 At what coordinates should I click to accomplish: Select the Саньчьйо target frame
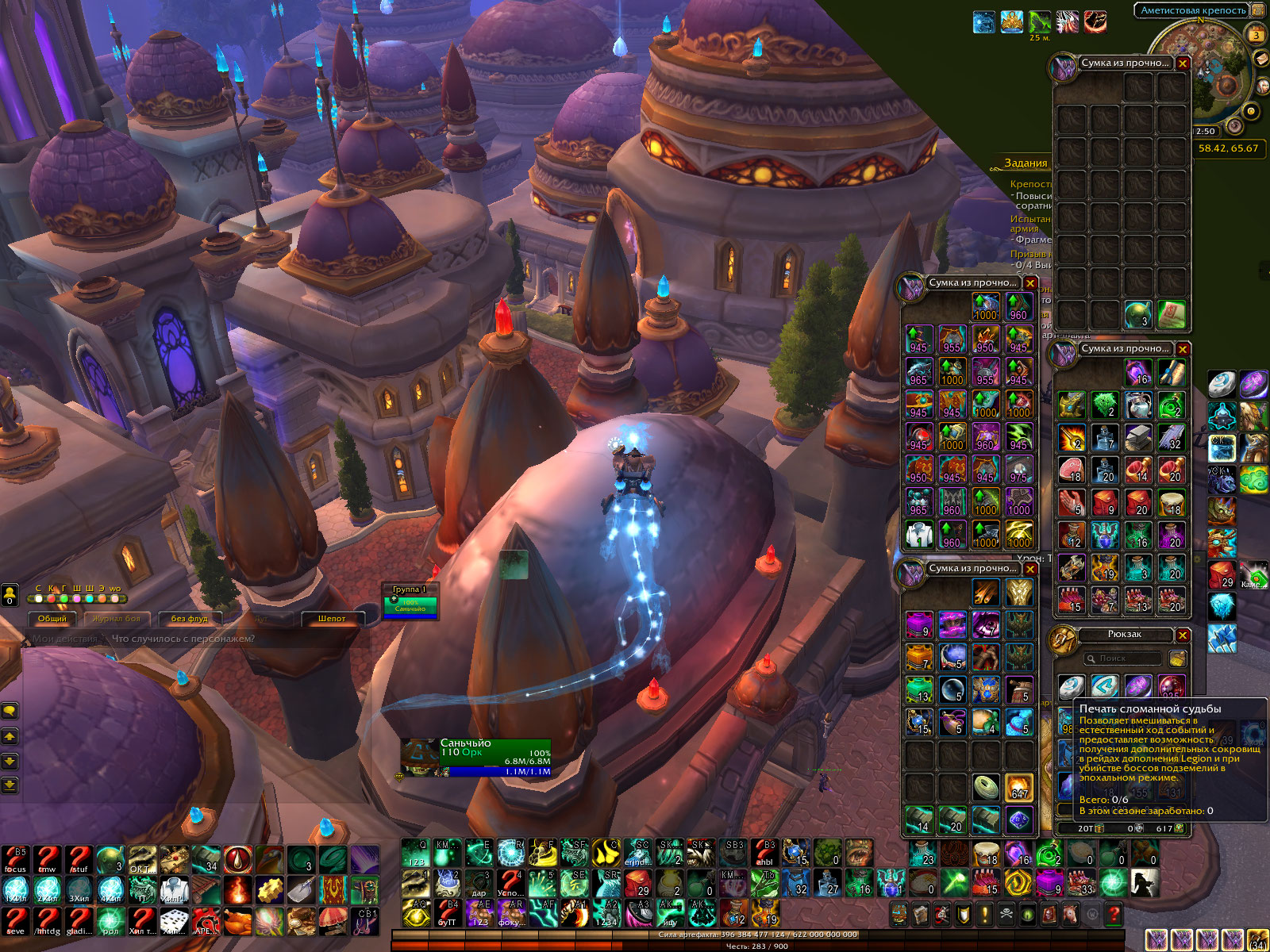click(x=475, y=758)
